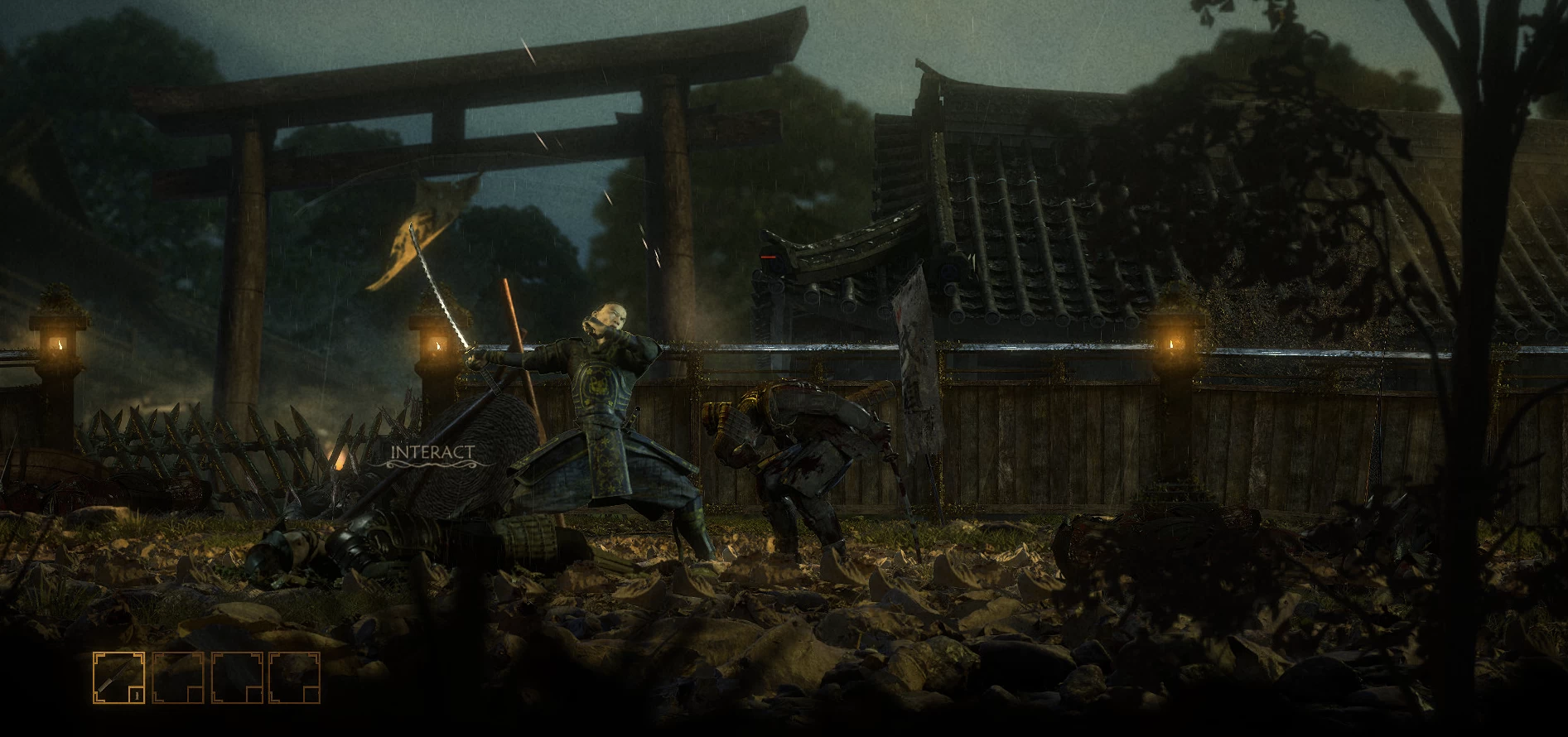Click the INTERACT prompt label

432,452
